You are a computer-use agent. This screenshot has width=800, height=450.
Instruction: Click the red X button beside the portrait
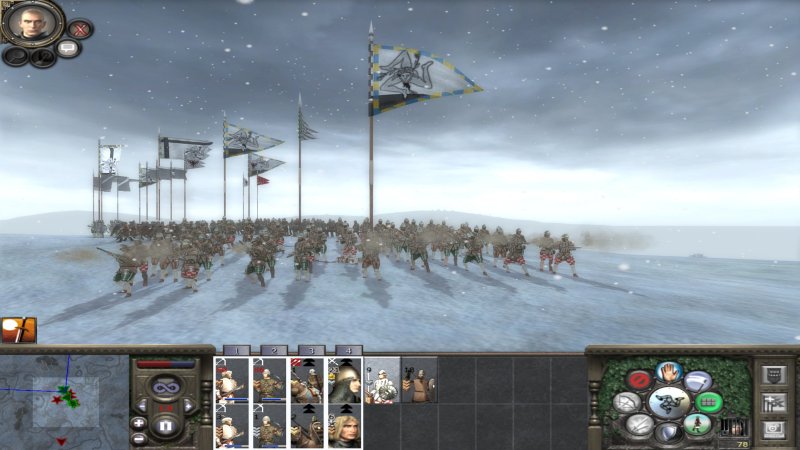79,29
